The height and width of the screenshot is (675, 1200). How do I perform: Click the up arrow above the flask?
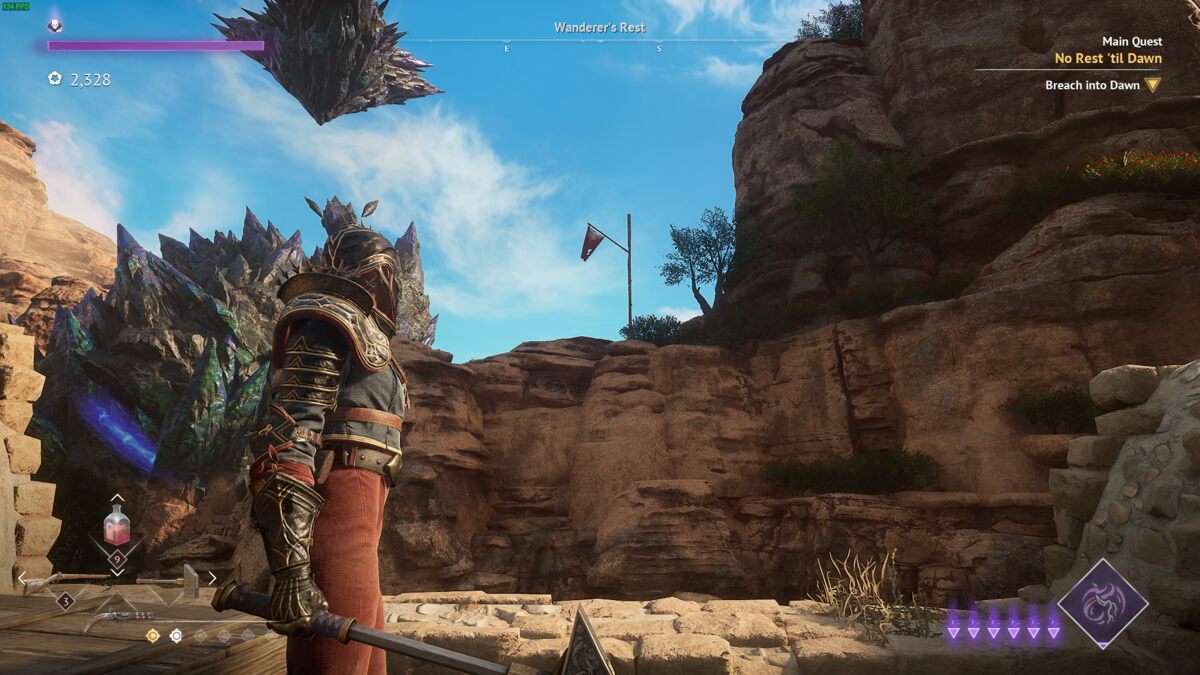[x=117, y=497]
